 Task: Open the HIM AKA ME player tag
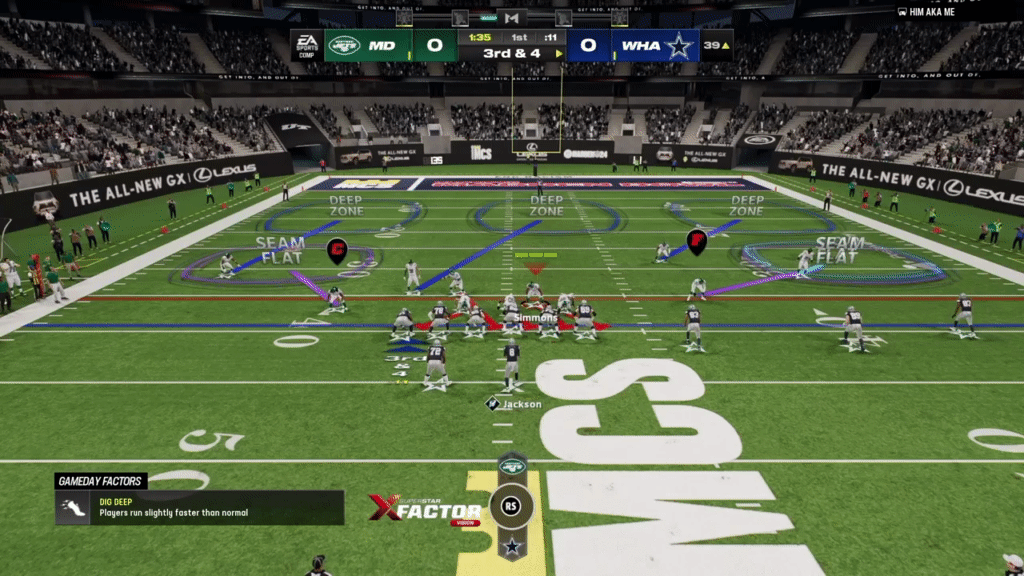[926, 12]
